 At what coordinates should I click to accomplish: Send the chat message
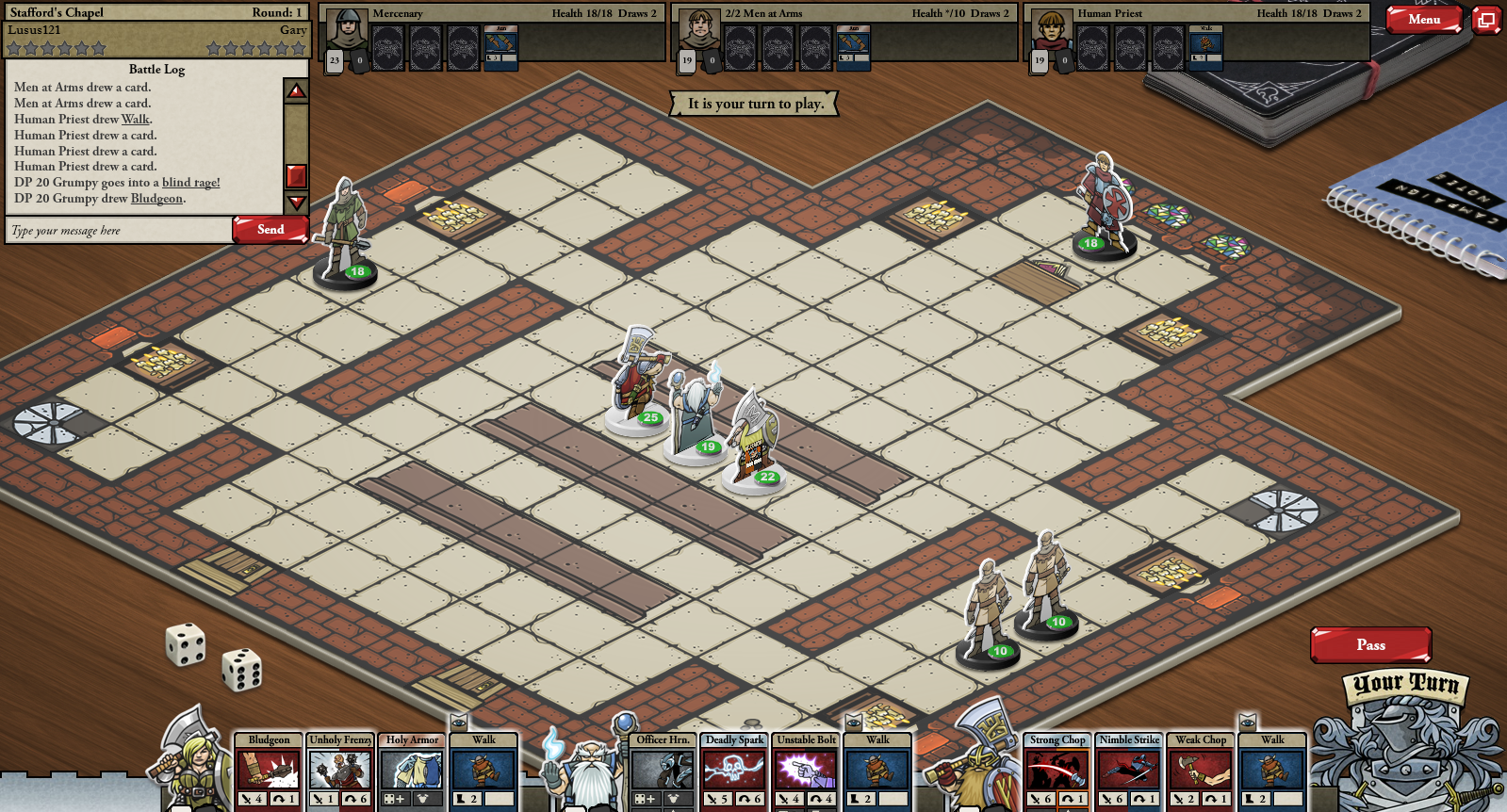270,229
